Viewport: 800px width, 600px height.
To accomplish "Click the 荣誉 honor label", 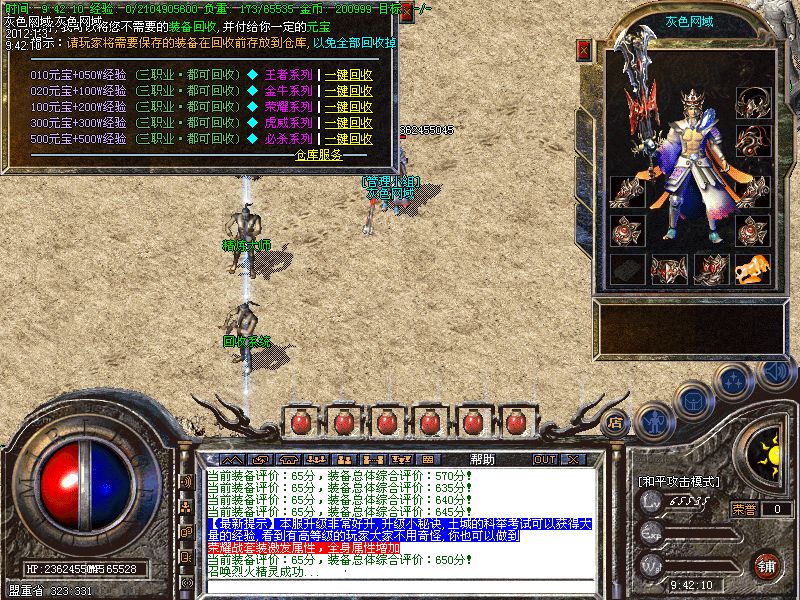I will [745, 508].
